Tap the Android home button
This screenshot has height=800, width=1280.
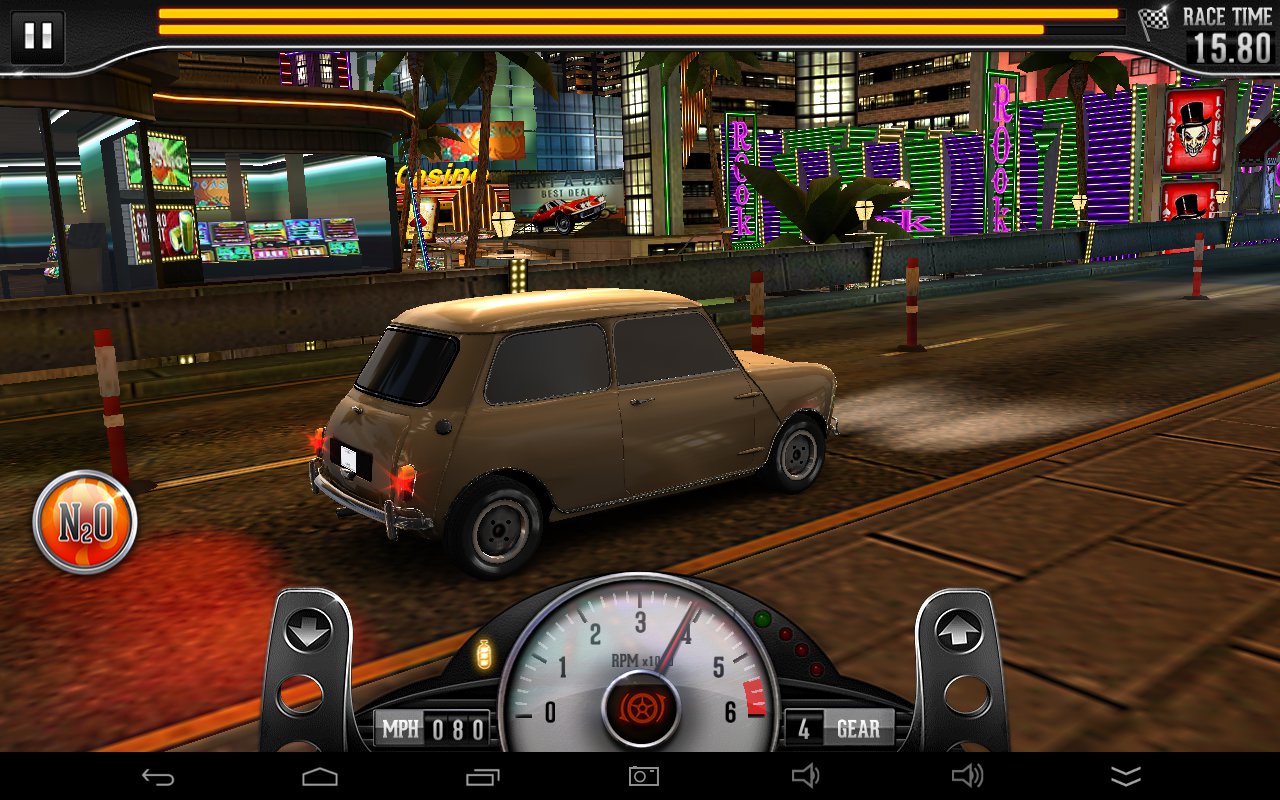pyautogui.click(x=319, y=776)
